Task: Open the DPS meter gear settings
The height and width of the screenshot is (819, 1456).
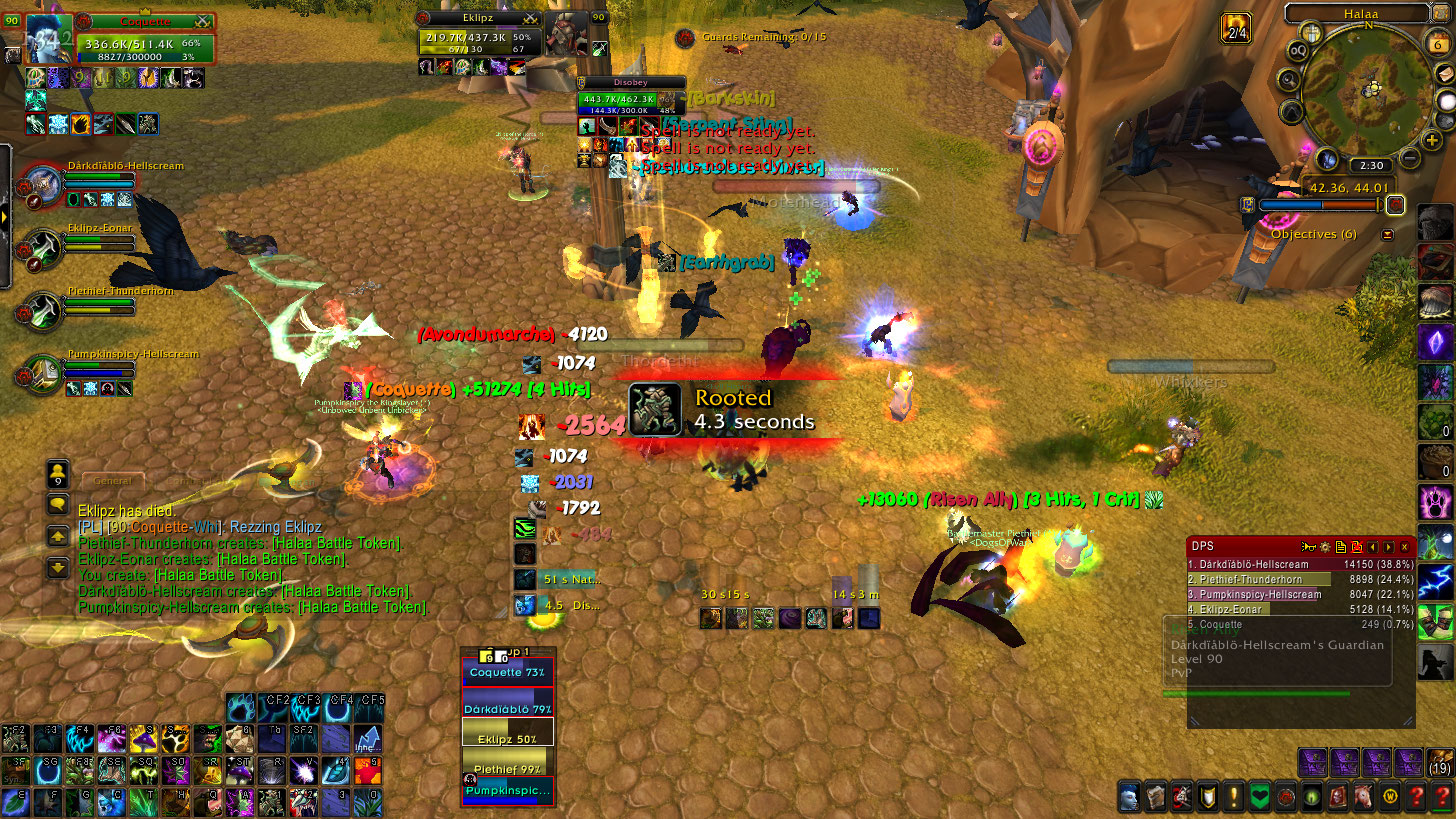Action: 1325,547
